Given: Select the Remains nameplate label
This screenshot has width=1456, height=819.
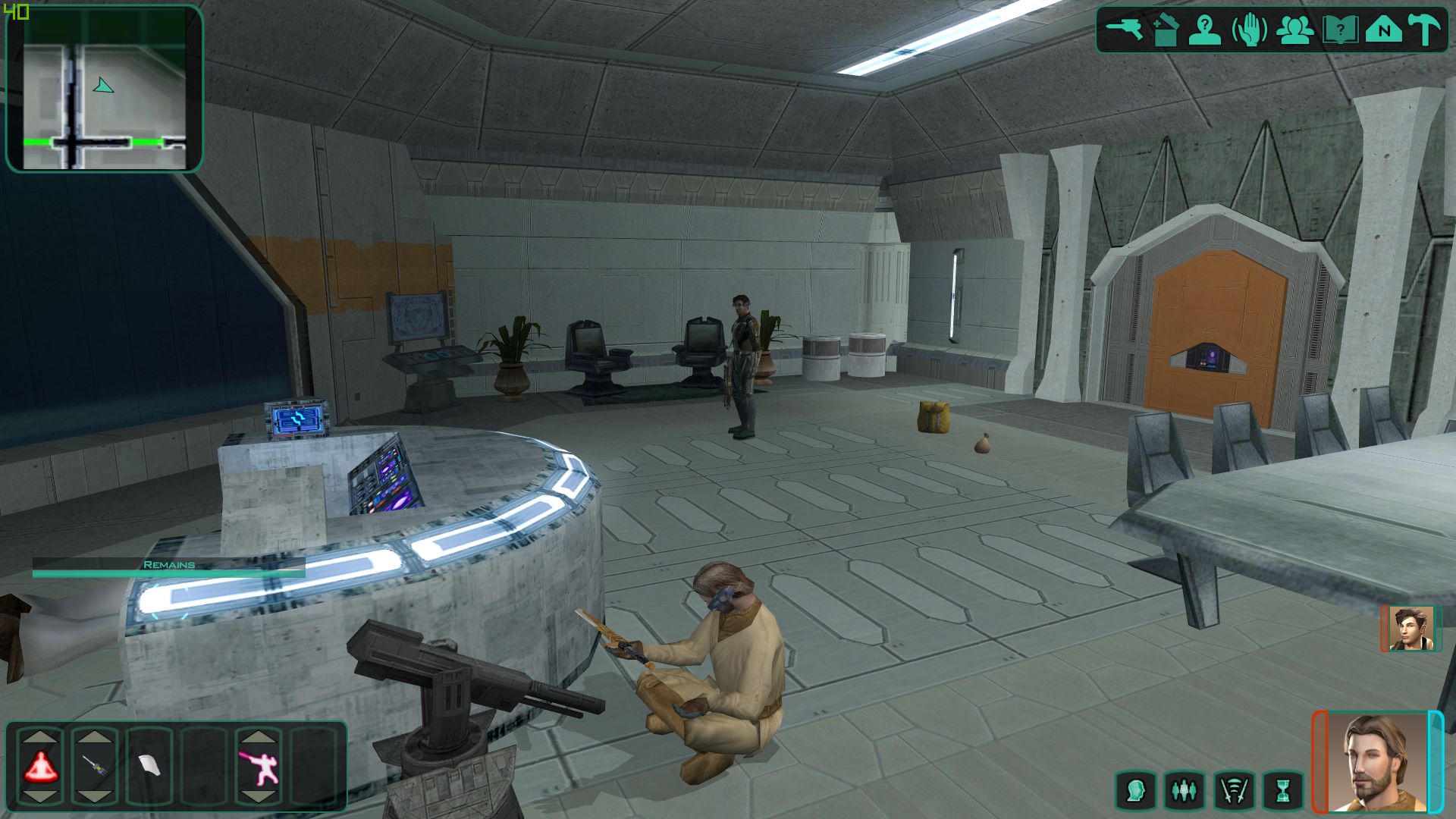Looking at the screenshot, I should click(168, 564).
